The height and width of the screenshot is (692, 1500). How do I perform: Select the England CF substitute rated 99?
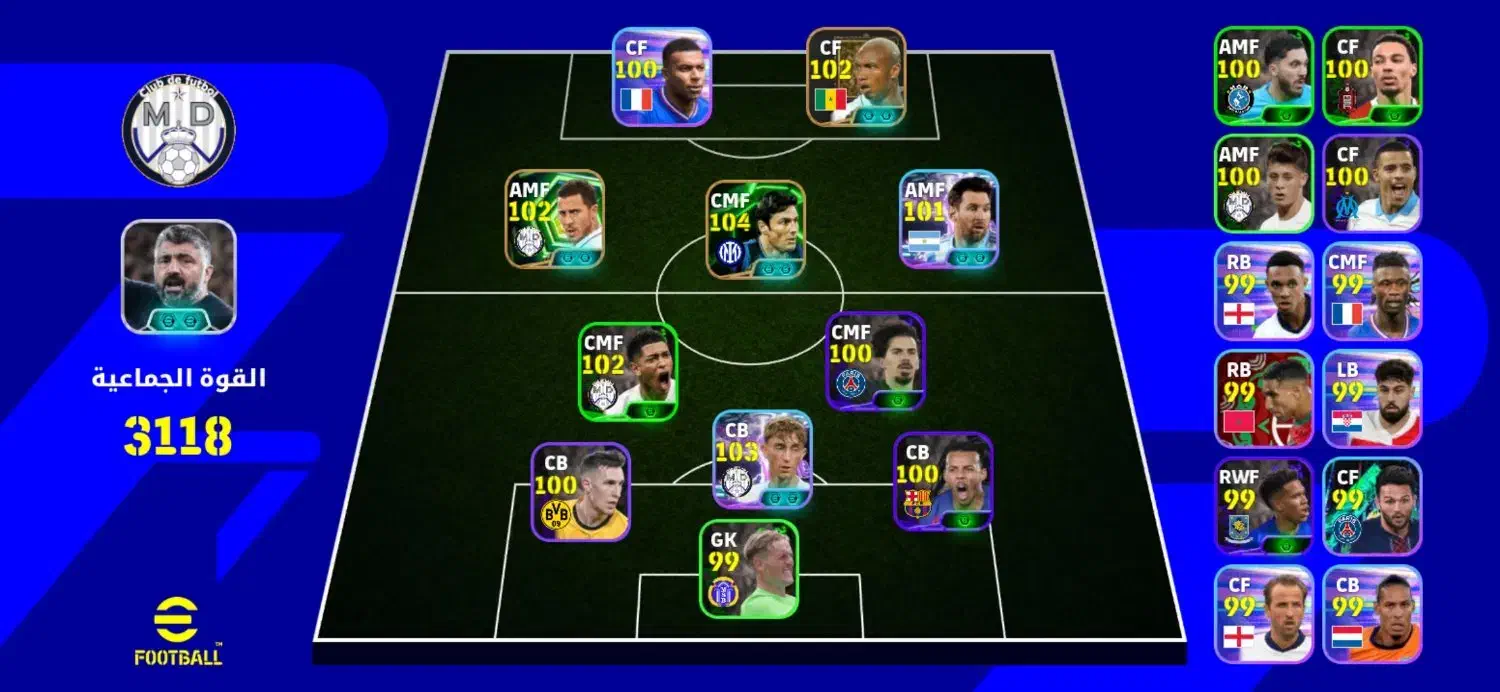click(1264, 614)
